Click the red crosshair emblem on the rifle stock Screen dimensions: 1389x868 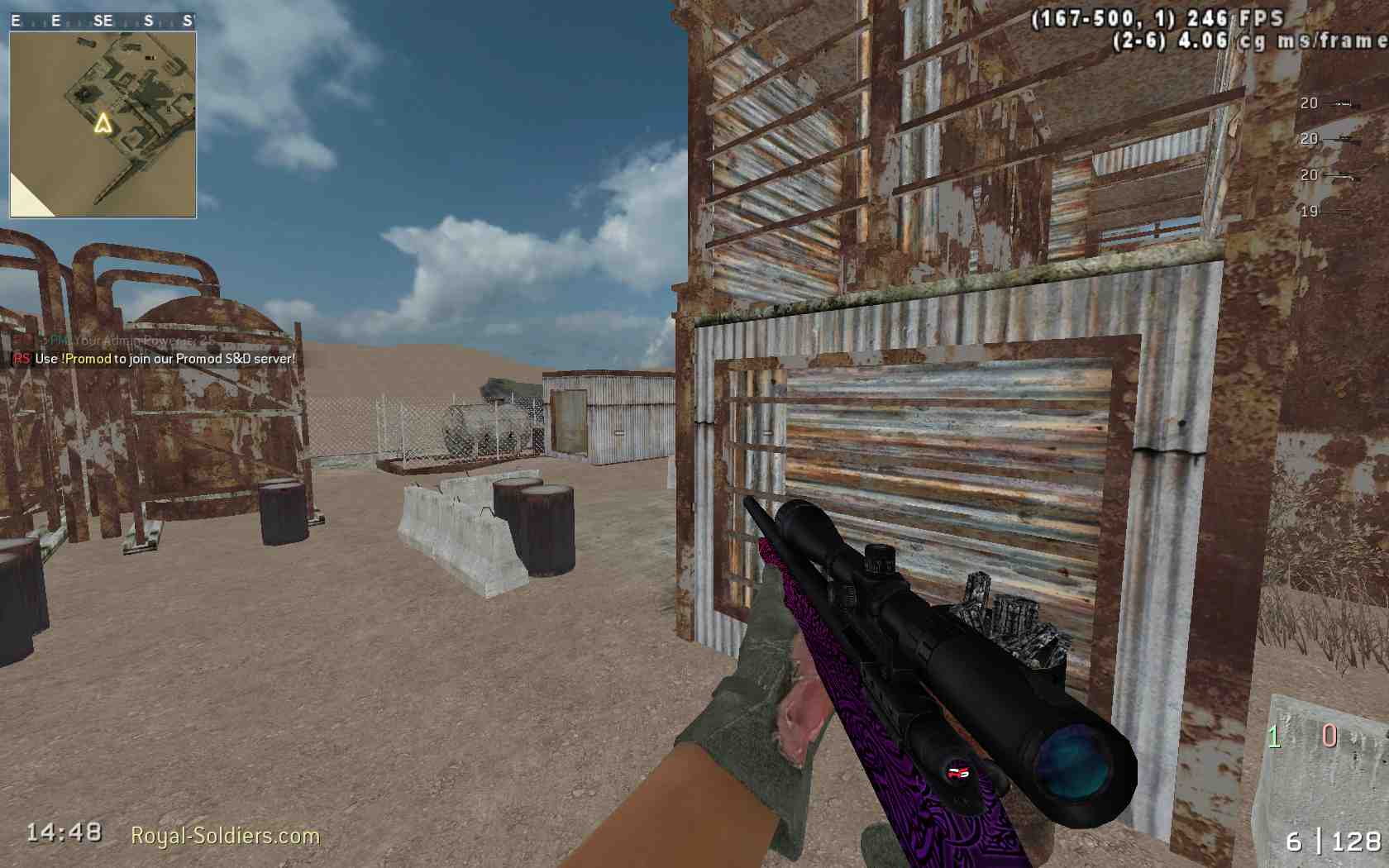pos(957,775)
